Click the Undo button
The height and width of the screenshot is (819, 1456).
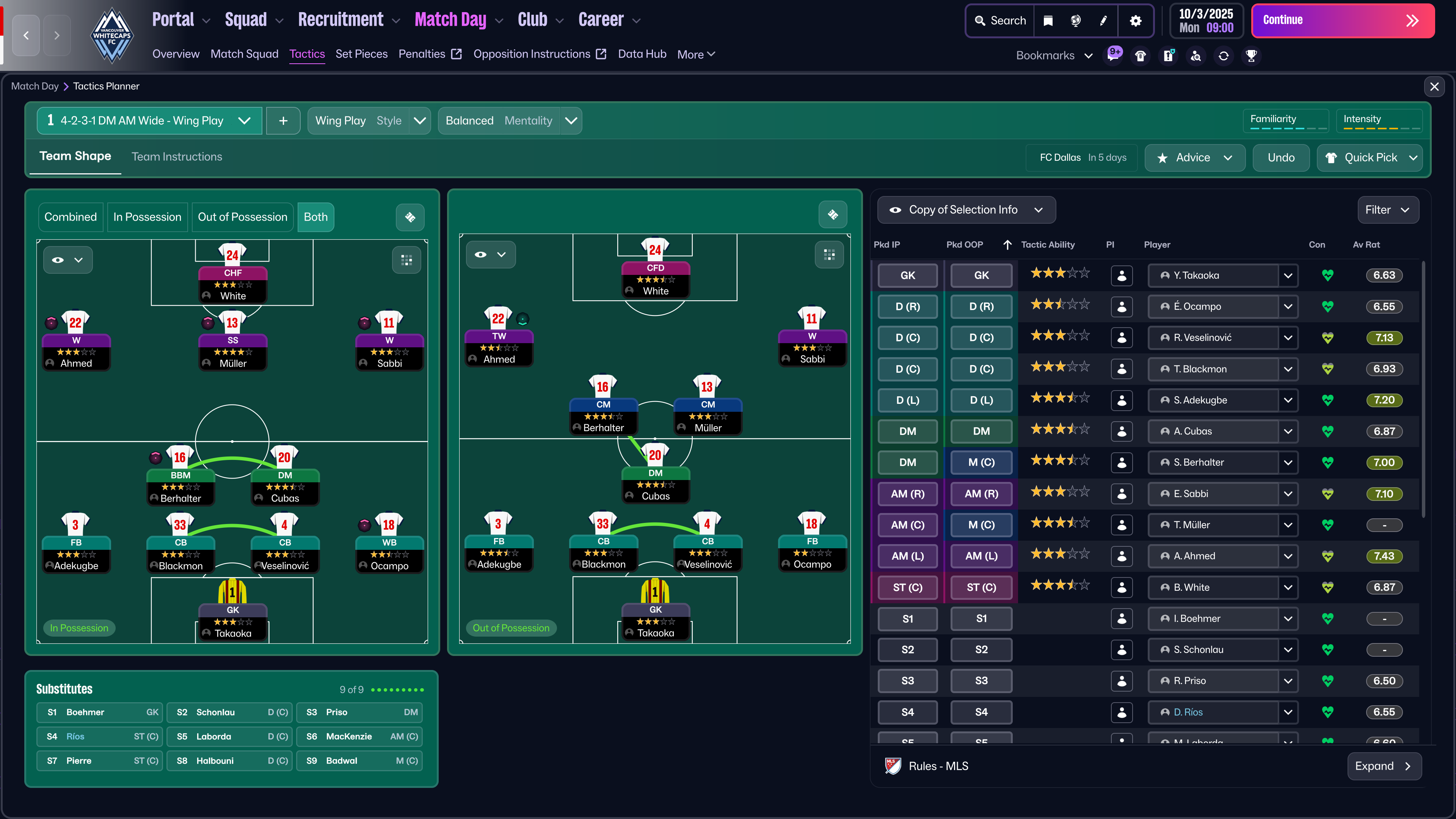pos(1281,158)
